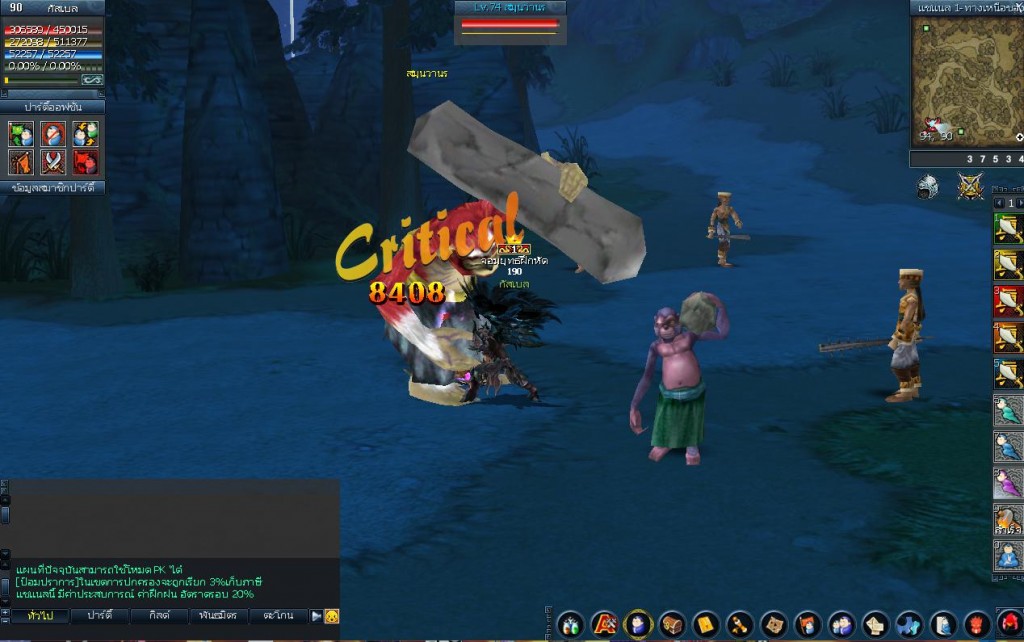The height and width of the screenshot is (642, 1024).
Task: Open the yellow book icon
Action: click(706, 625)
